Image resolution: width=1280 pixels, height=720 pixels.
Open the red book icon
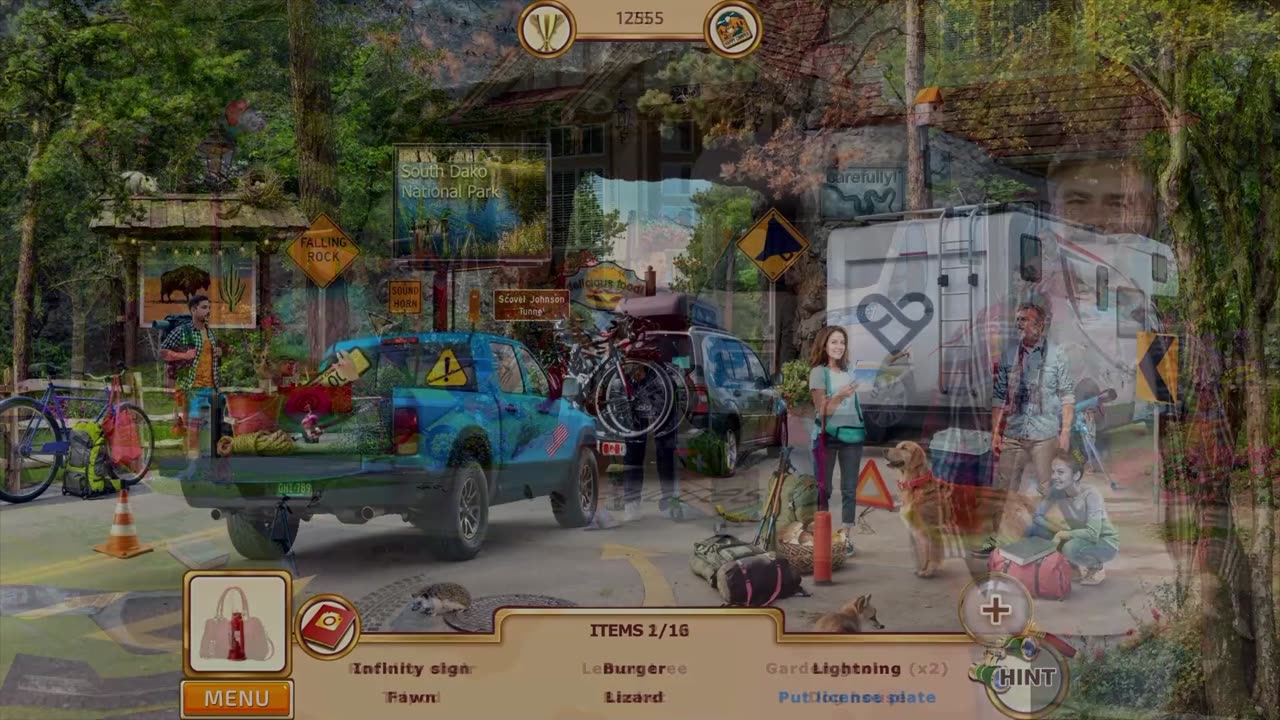coord(327,627)
